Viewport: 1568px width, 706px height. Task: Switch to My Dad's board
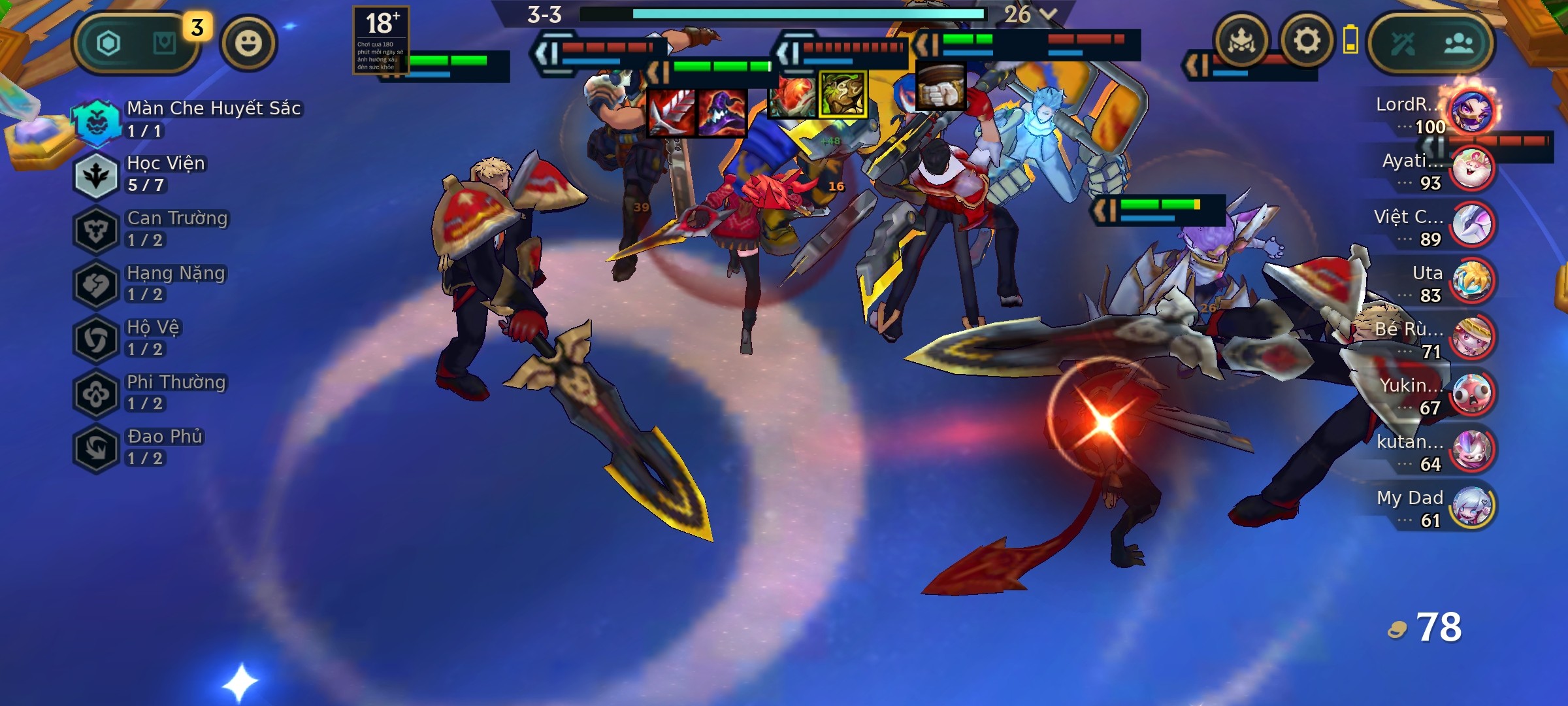tap(1471, 506)
